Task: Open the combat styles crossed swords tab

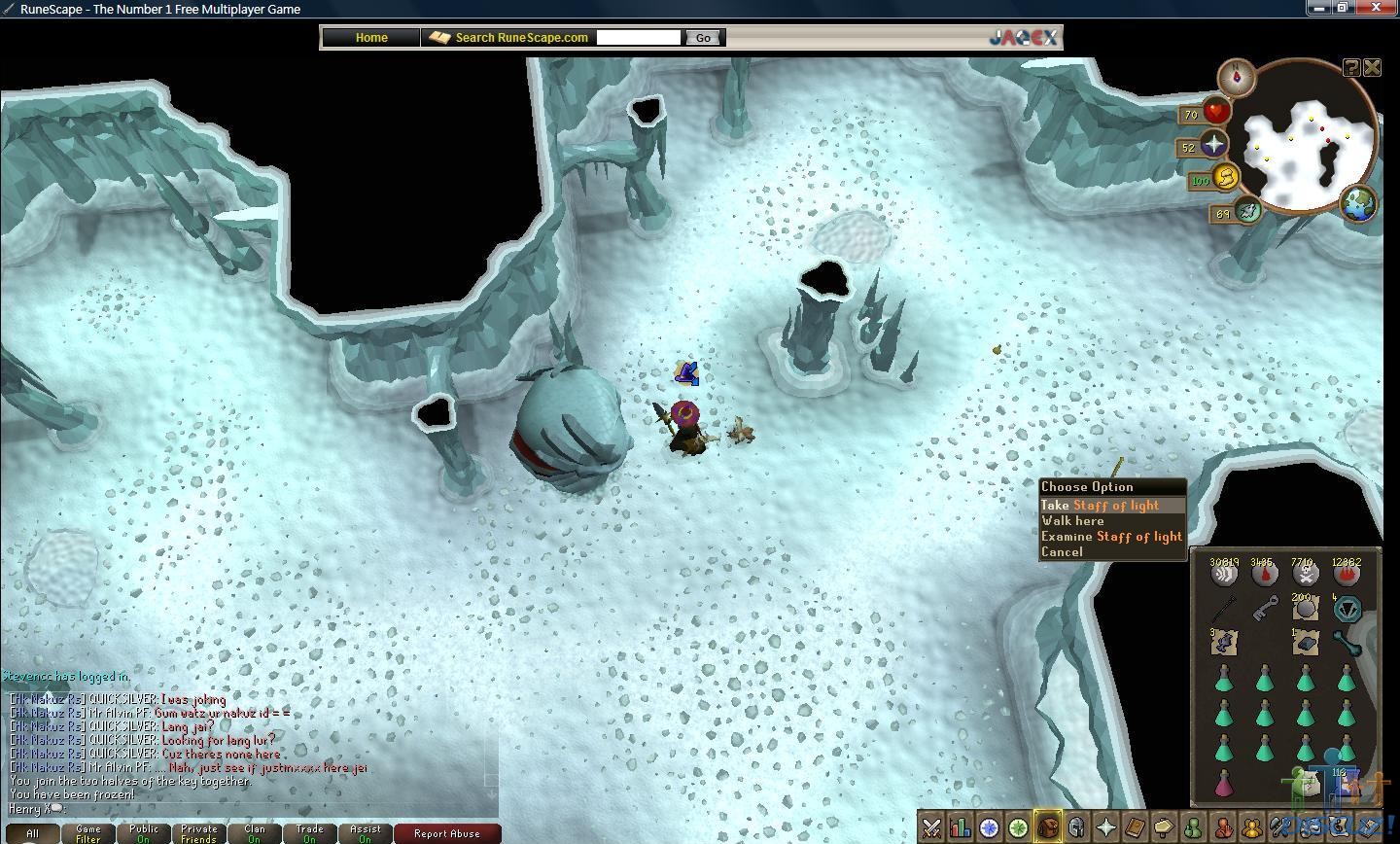Action: pos(931,828)
